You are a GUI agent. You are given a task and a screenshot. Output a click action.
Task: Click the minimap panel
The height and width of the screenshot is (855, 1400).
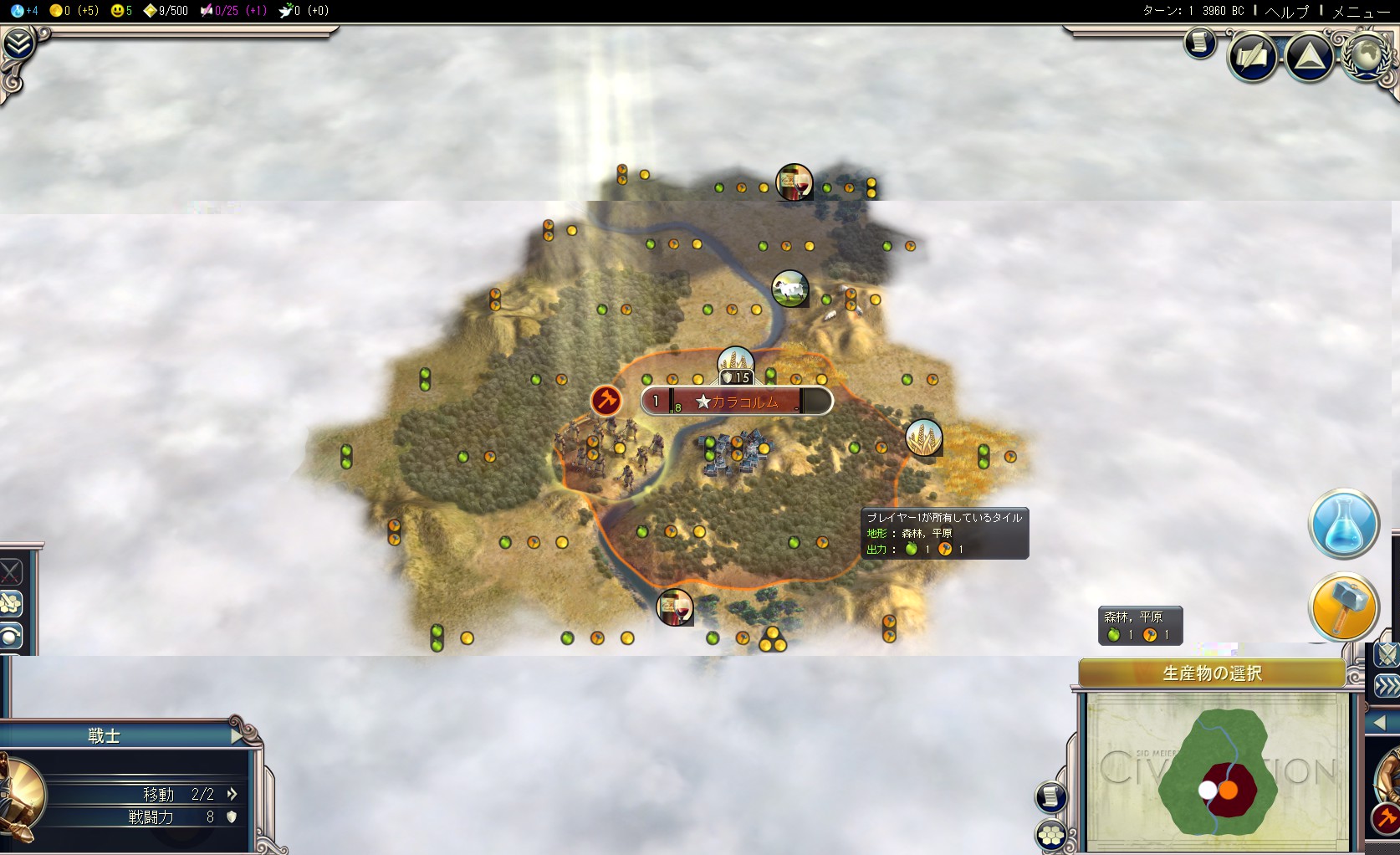coord(1217,772)
